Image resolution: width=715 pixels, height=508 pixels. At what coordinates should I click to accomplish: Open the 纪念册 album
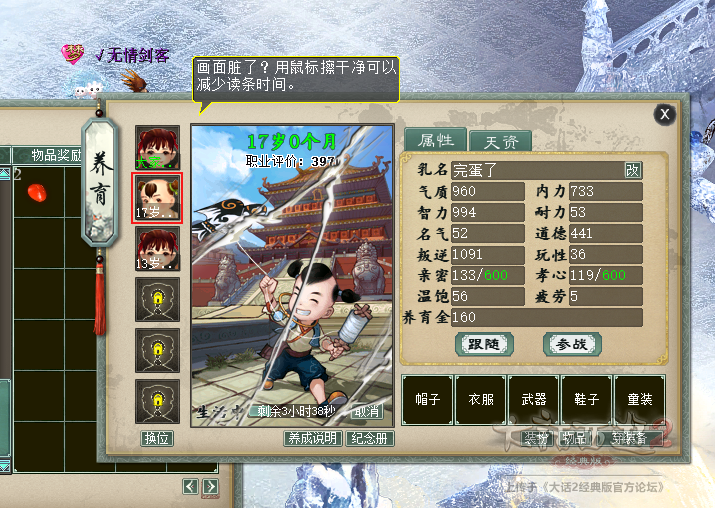pos(370,438)
